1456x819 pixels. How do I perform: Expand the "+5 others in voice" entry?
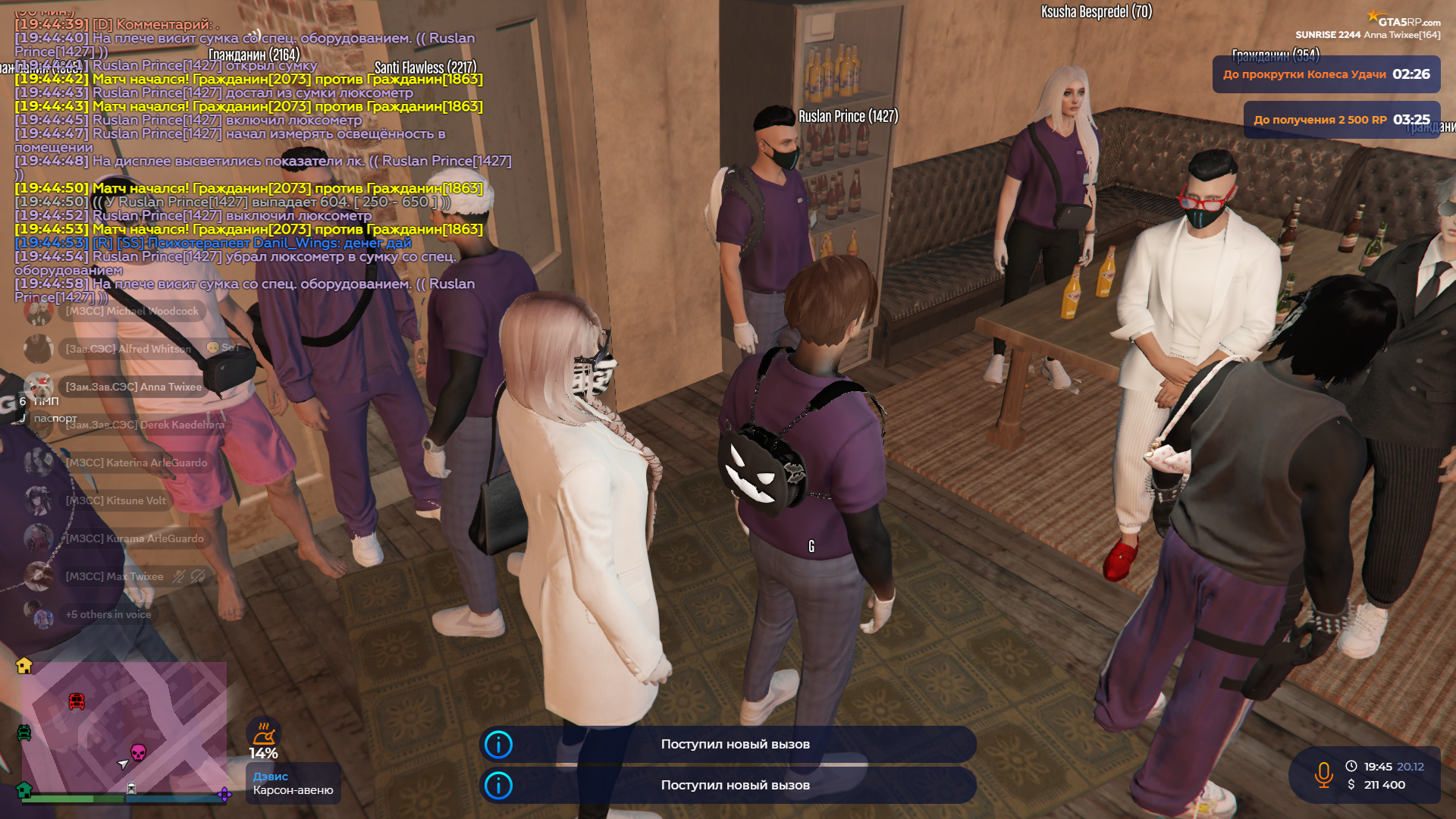point(108,614)
